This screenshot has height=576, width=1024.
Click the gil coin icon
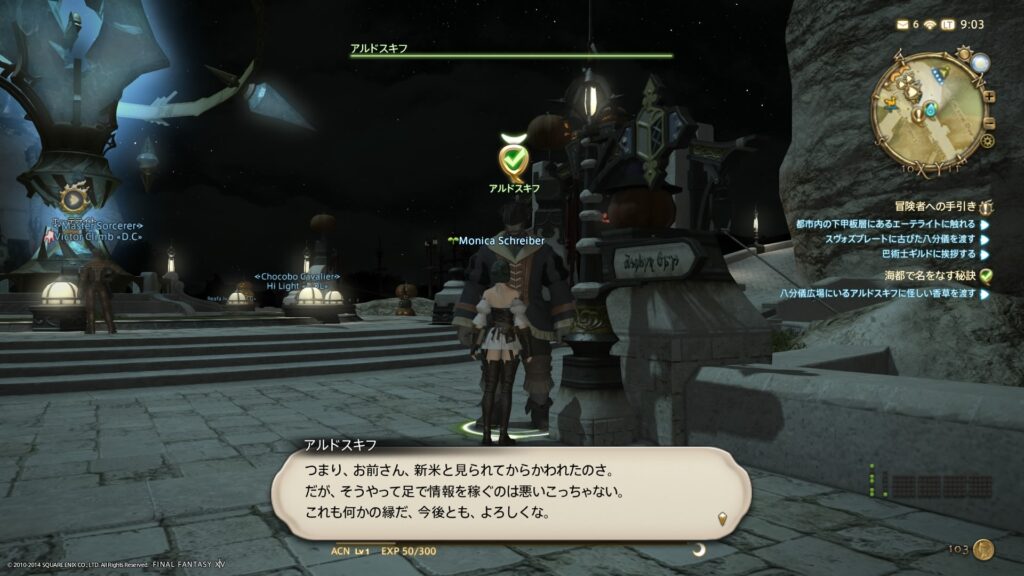click(984, 549)
